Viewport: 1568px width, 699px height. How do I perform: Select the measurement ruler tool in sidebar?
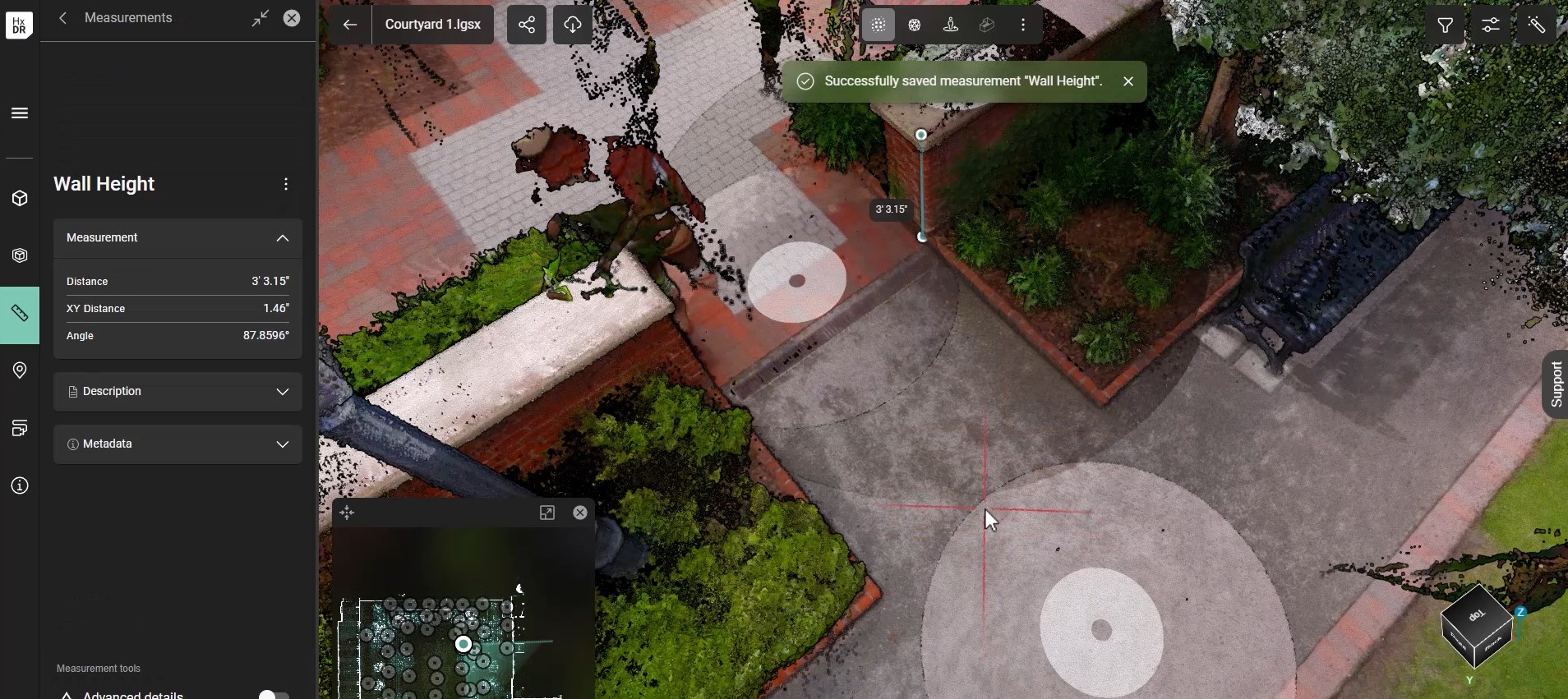pyautogui.click(x=20, y=314)
